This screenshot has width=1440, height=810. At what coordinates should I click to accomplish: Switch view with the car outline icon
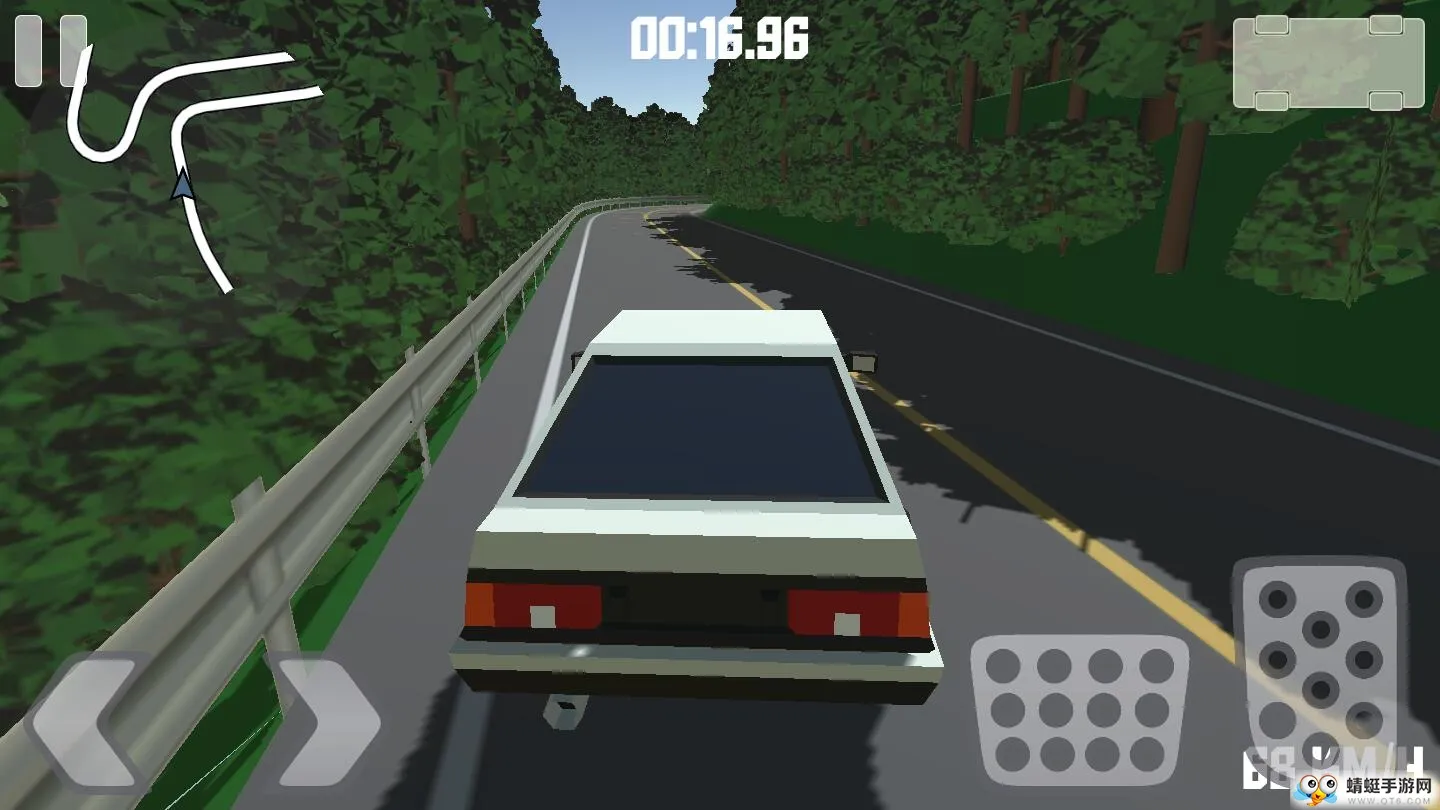click(1328, 63)
